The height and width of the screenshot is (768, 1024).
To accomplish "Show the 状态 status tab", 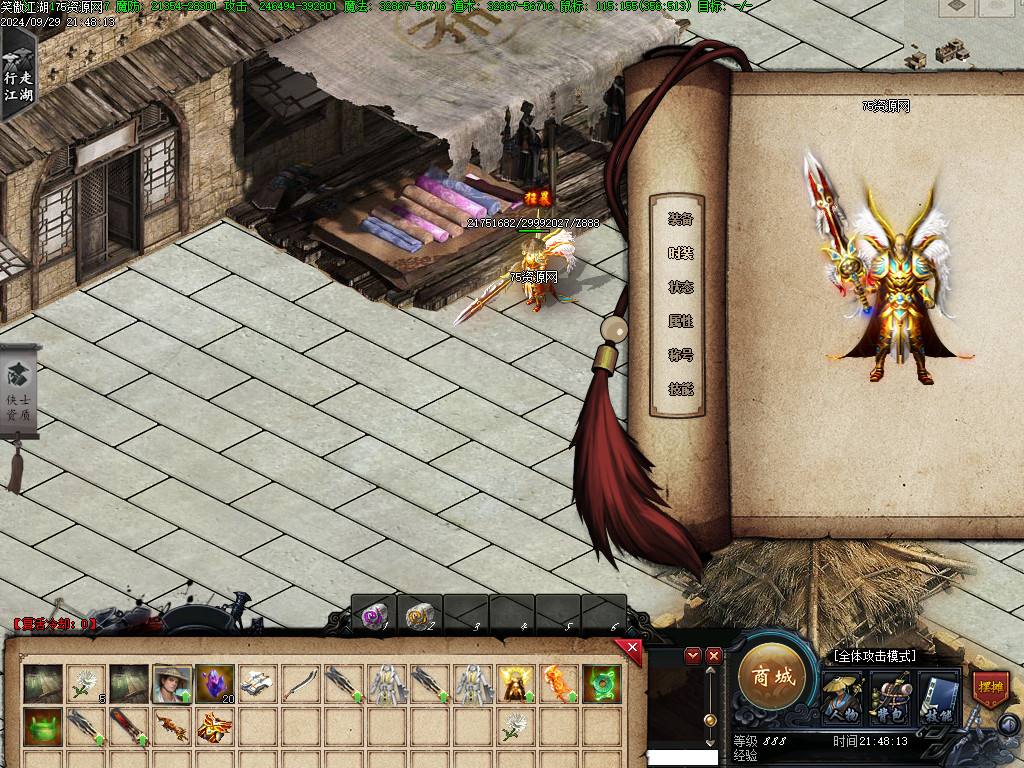I will (681, 287).
